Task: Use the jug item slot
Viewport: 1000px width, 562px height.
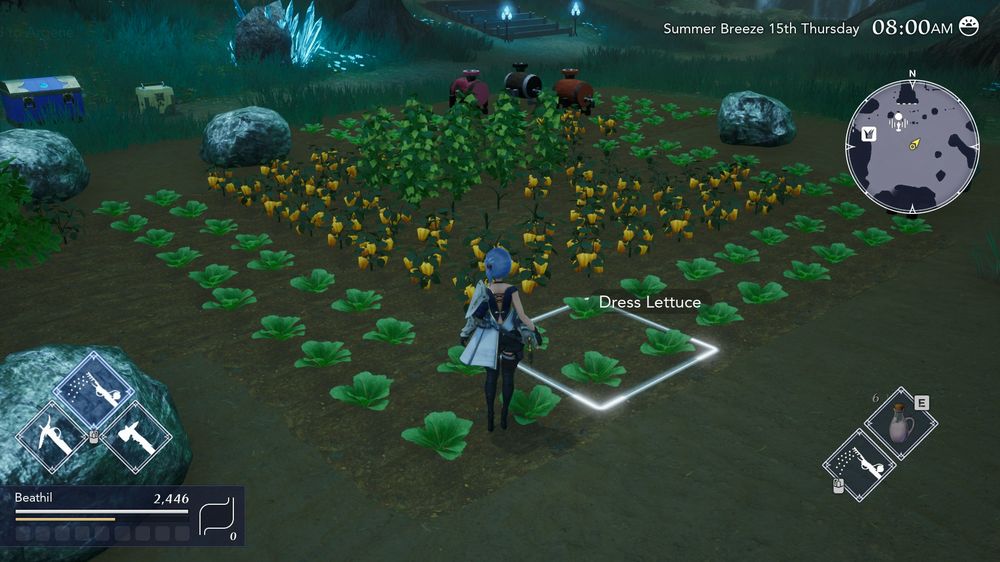Action: [900, 422]
